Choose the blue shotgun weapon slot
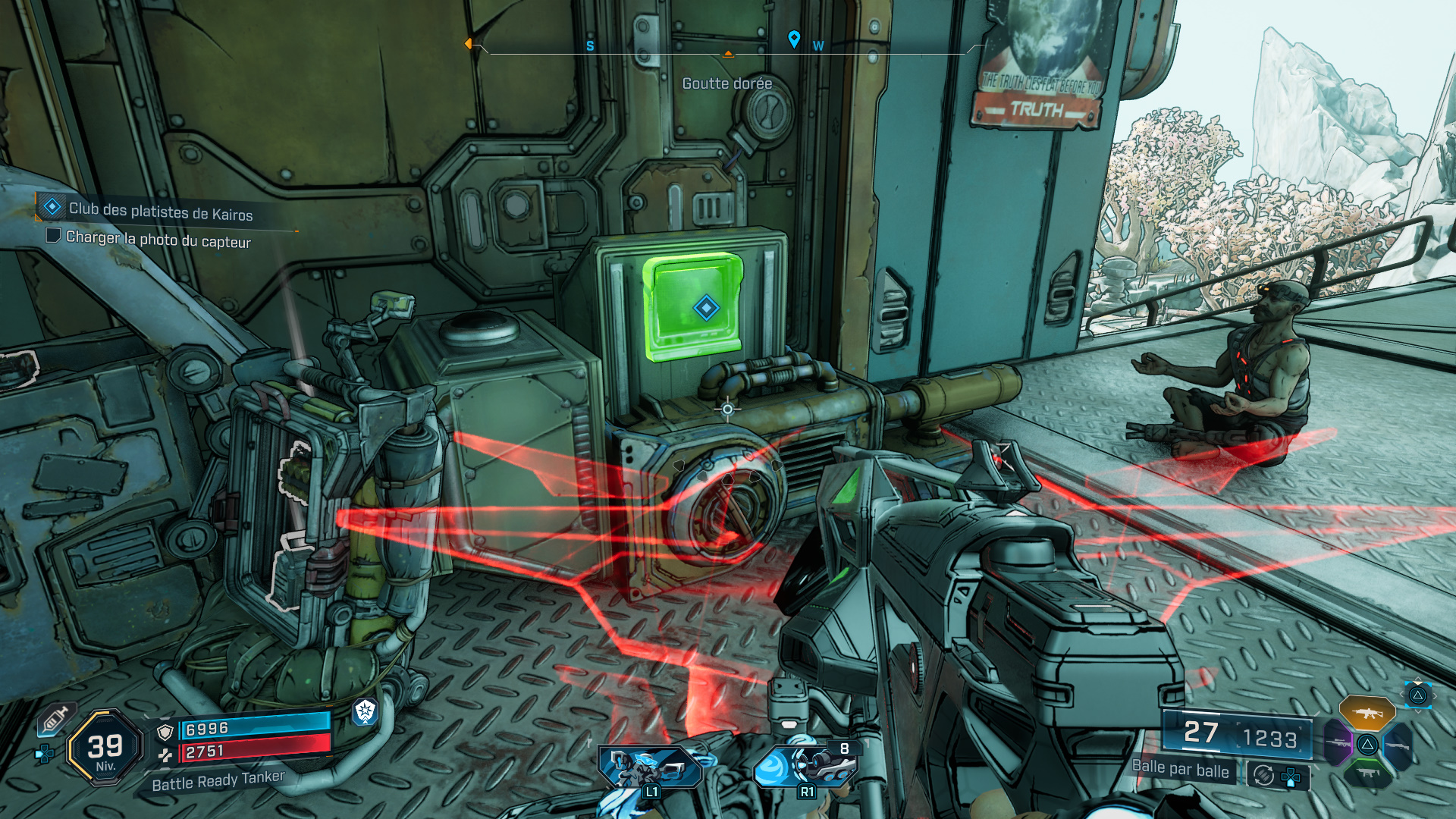Image resolution: width=1456 pixels, height=819 pixels. point(1397,746)
